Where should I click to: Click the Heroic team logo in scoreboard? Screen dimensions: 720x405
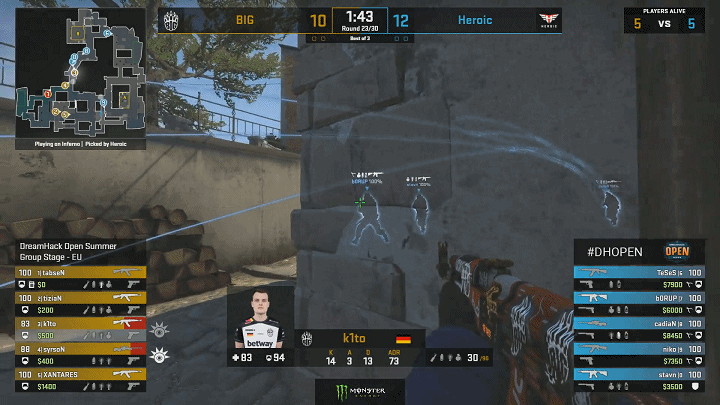pos(547,19)
